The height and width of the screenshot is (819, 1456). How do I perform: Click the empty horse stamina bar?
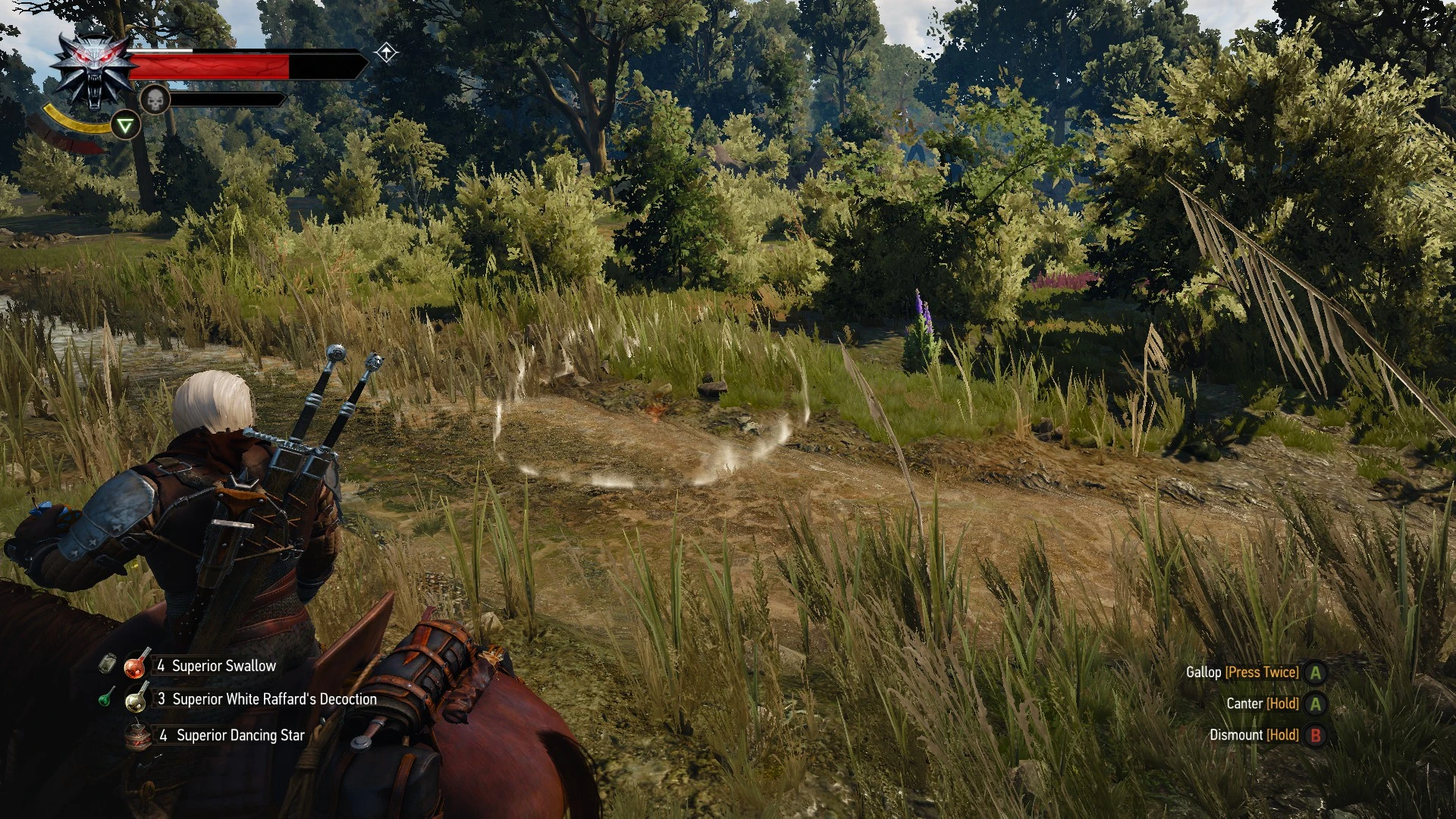[x=229, y=99]
